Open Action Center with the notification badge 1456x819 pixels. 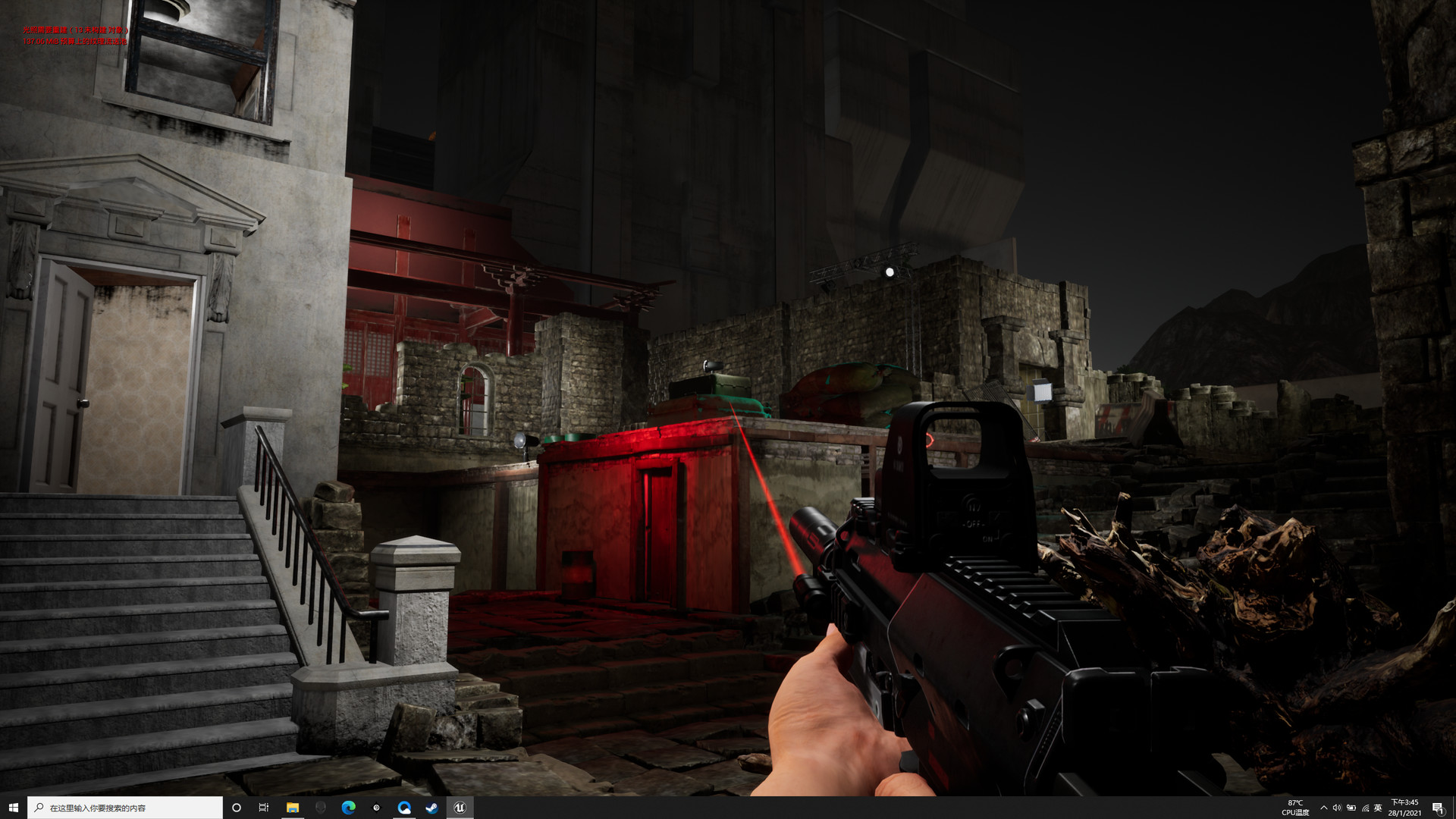1440,808
